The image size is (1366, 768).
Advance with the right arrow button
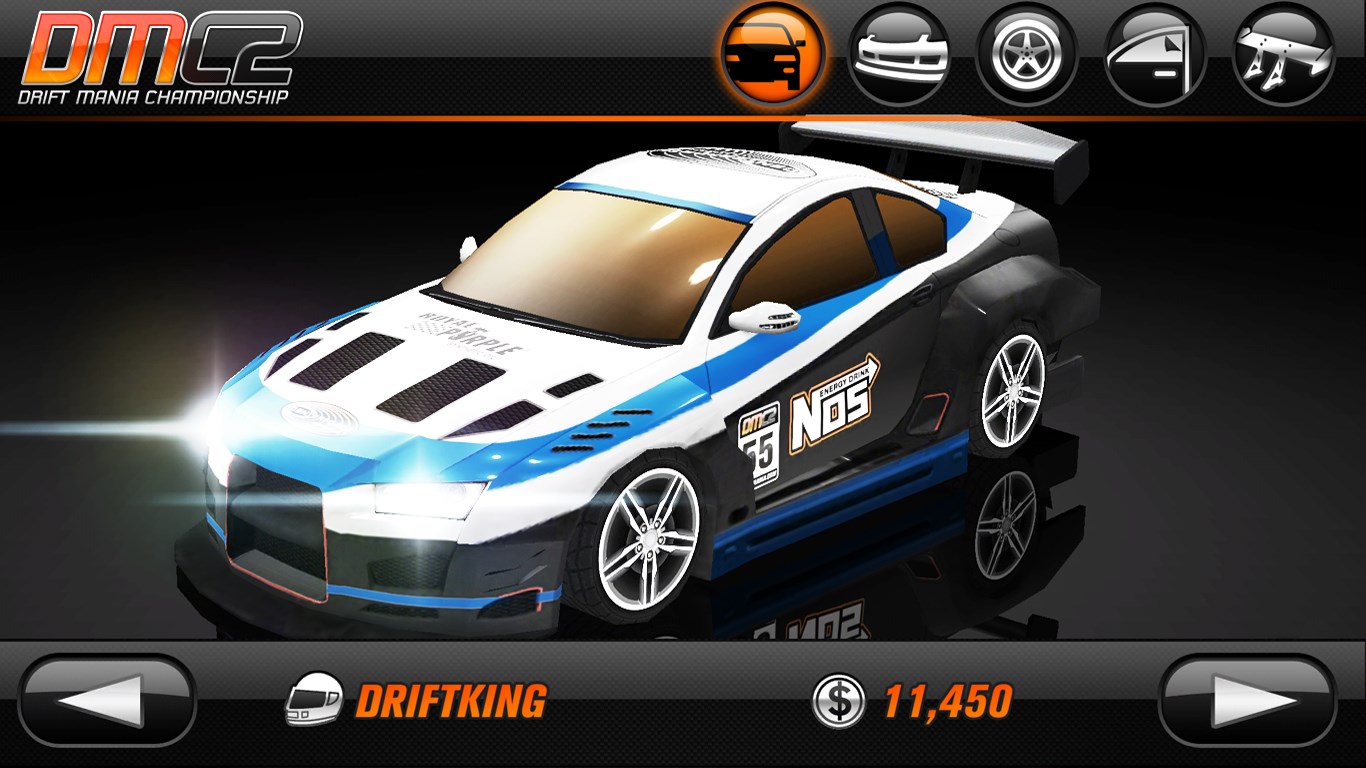tap(1247, 701)
